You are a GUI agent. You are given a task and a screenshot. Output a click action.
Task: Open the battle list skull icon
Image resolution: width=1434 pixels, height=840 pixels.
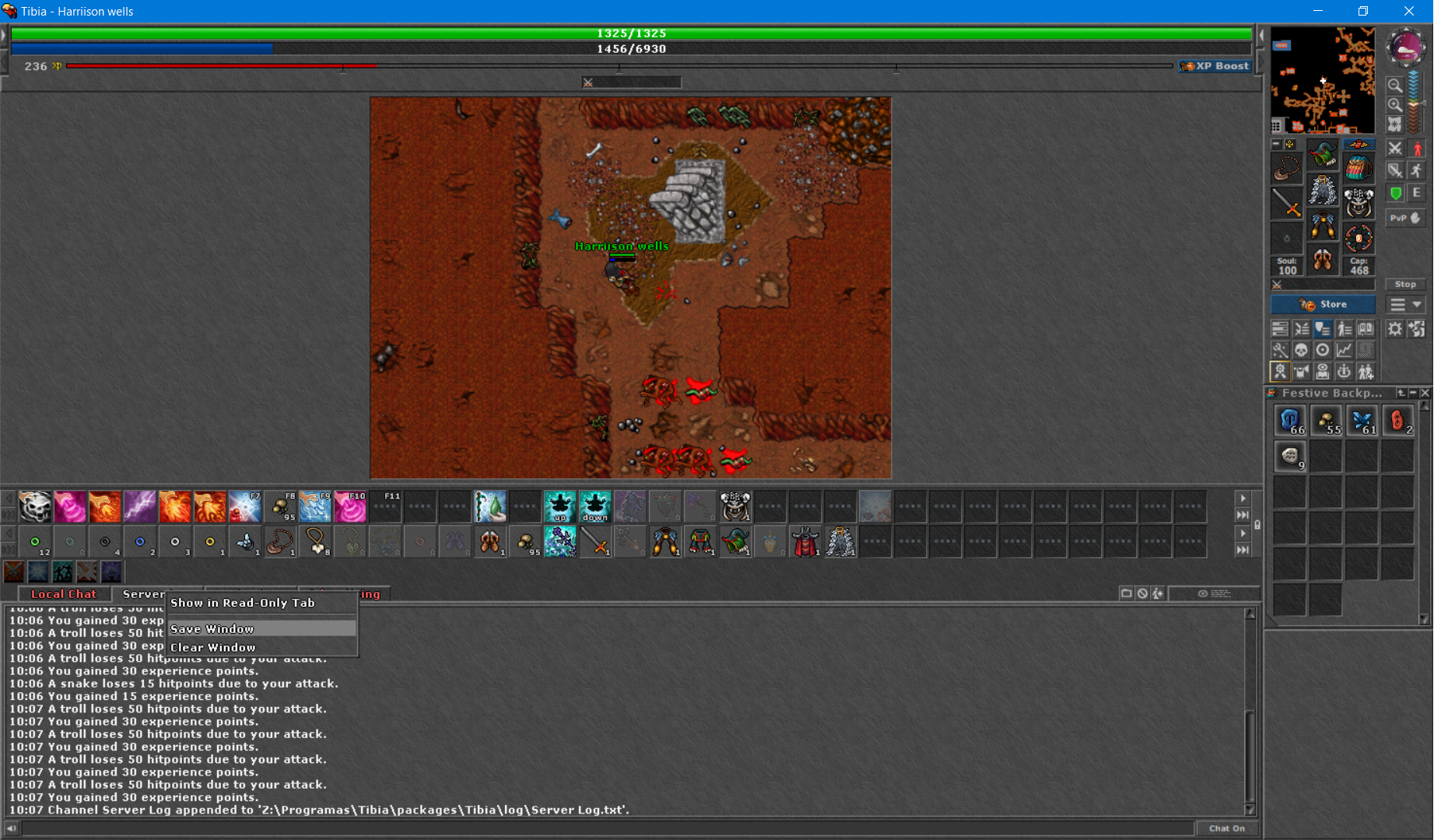point(1301,350)
